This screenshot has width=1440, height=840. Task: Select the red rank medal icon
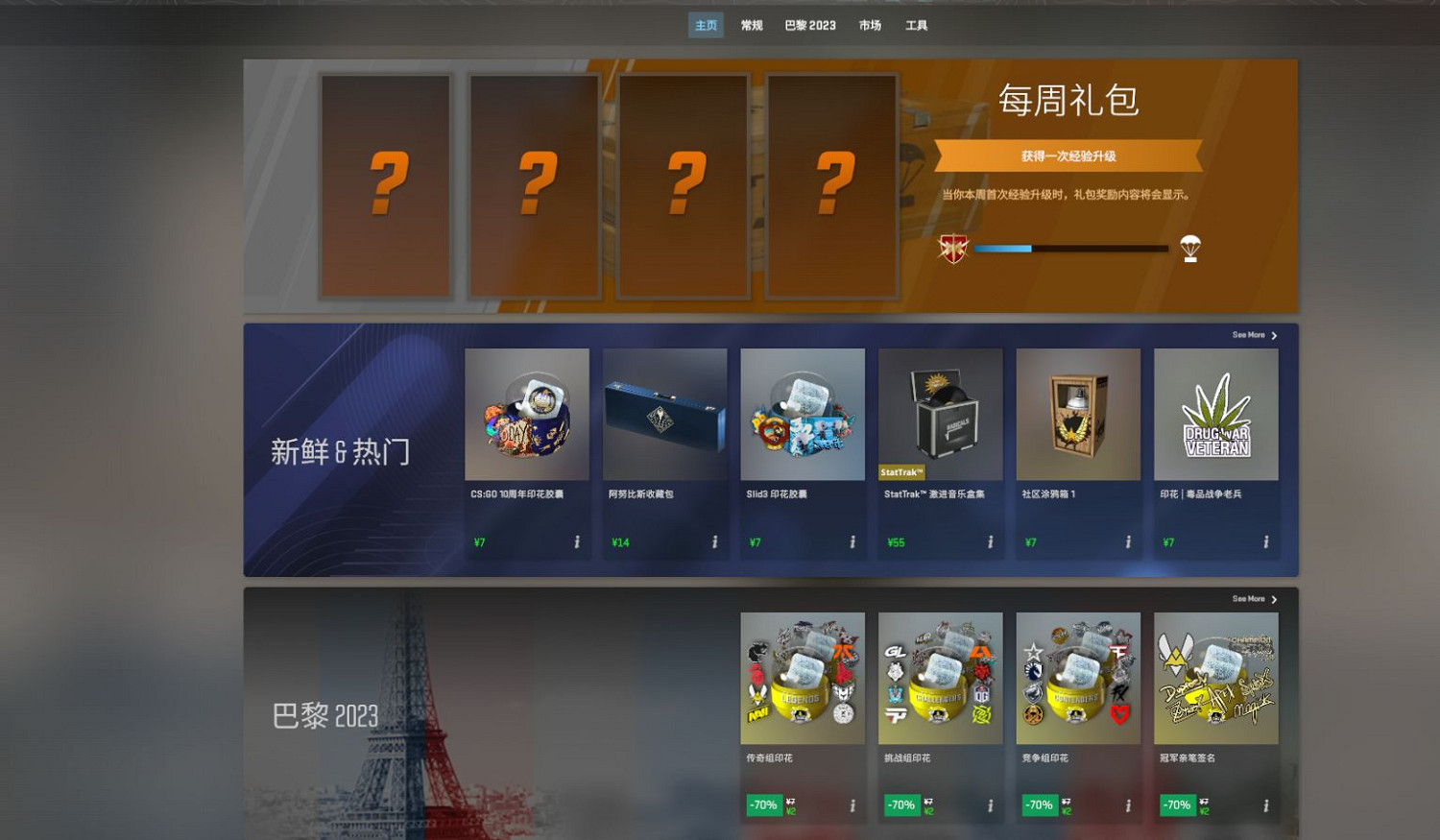pos(953,248)
